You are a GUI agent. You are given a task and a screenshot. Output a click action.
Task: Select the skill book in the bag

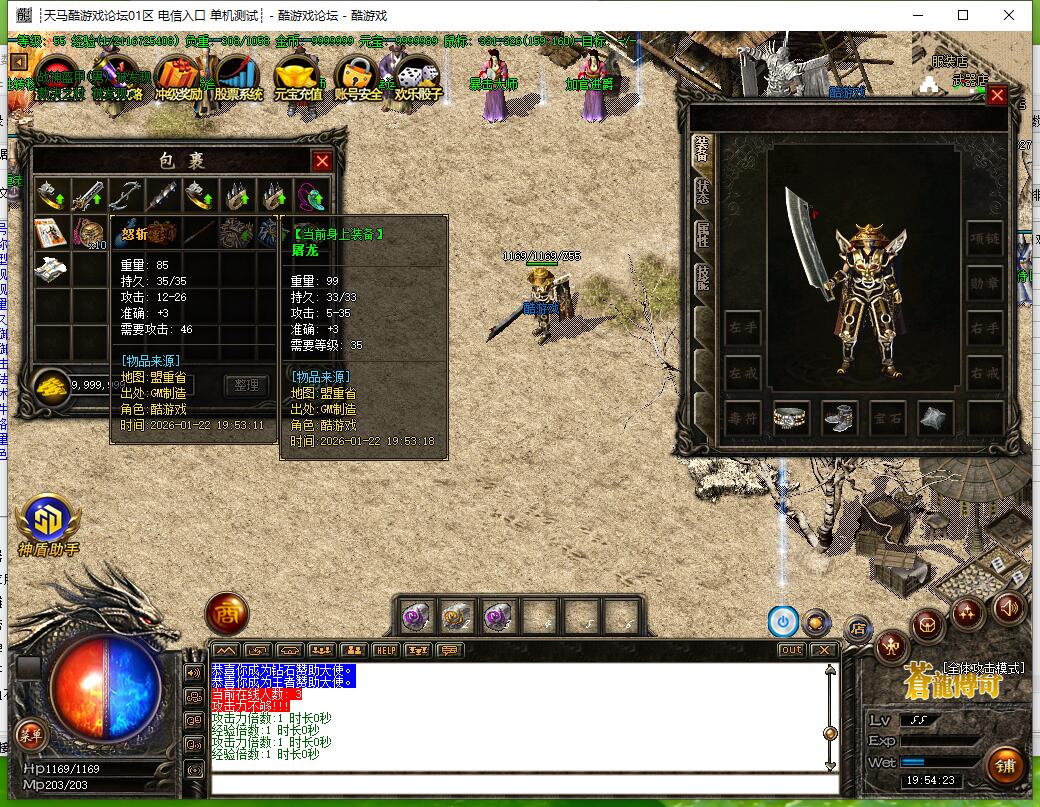pos(49,232)
